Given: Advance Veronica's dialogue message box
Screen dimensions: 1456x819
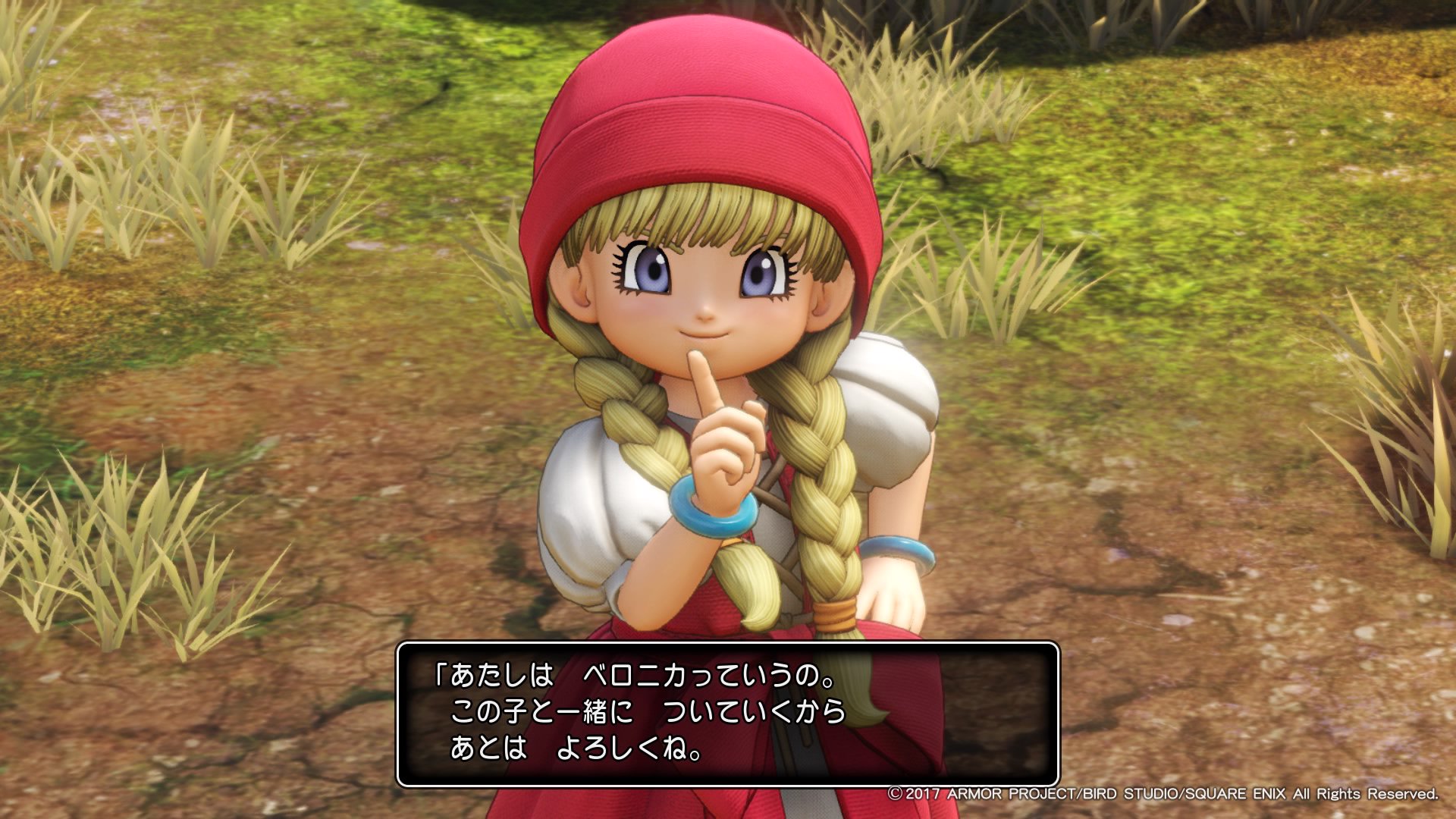Looking at the screenshot, I should pos(727,714).
